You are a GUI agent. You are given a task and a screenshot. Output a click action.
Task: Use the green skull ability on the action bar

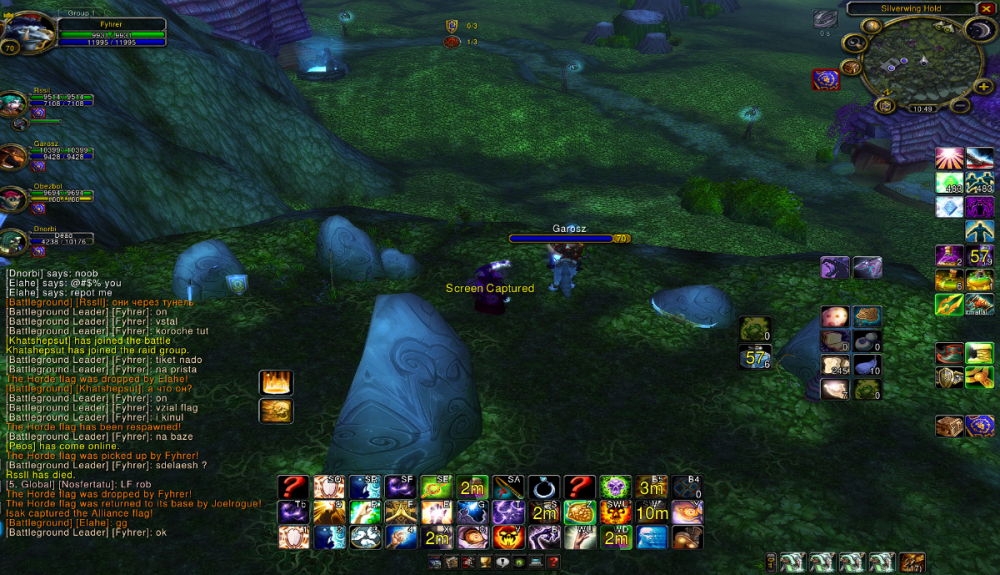tap(615, 487)
